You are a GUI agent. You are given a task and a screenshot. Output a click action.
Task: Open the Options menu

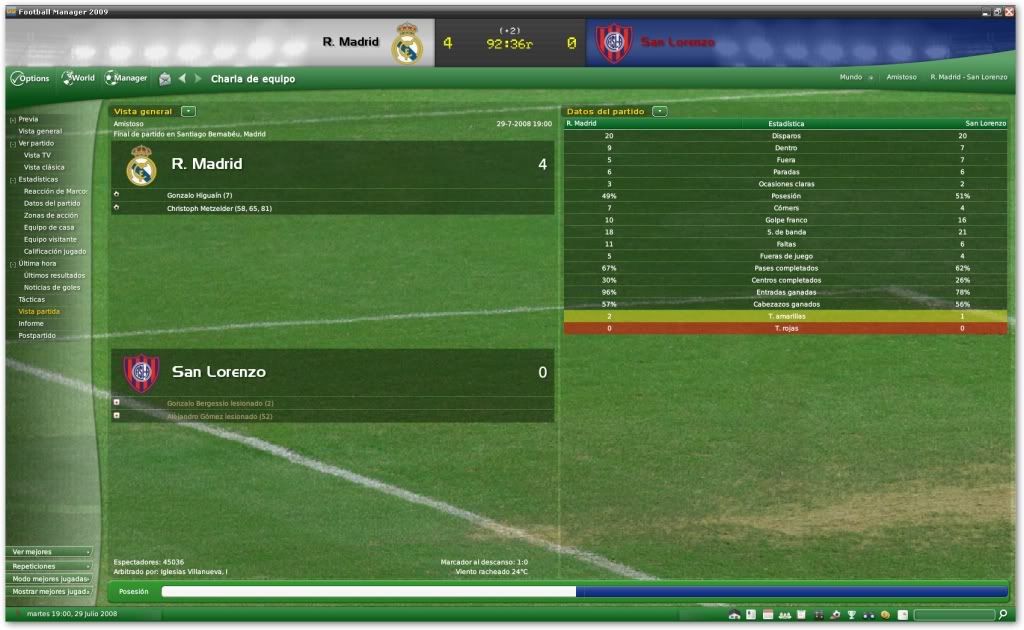(30, 78)
